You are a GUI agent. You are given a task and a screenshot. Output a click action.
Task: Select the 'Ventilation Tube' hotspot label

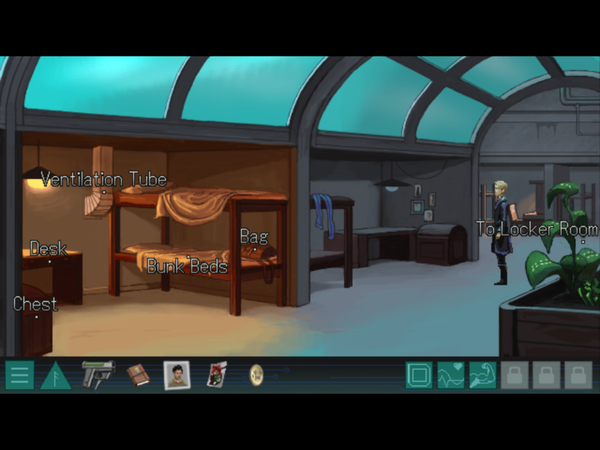(x=104, y=180)
